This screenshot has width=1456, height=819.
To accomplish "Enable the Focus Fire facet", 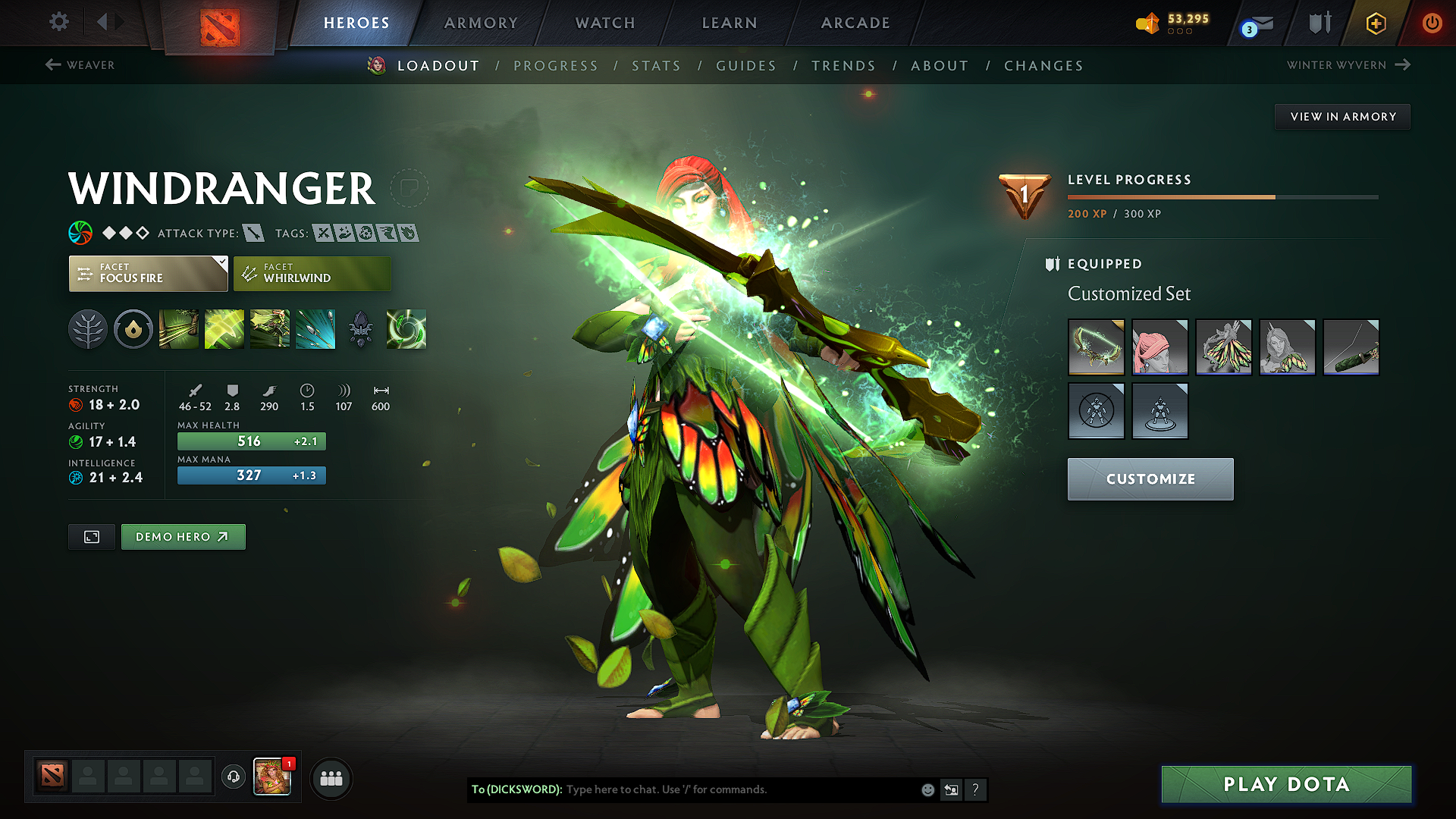I will click(x=148, y=273).
